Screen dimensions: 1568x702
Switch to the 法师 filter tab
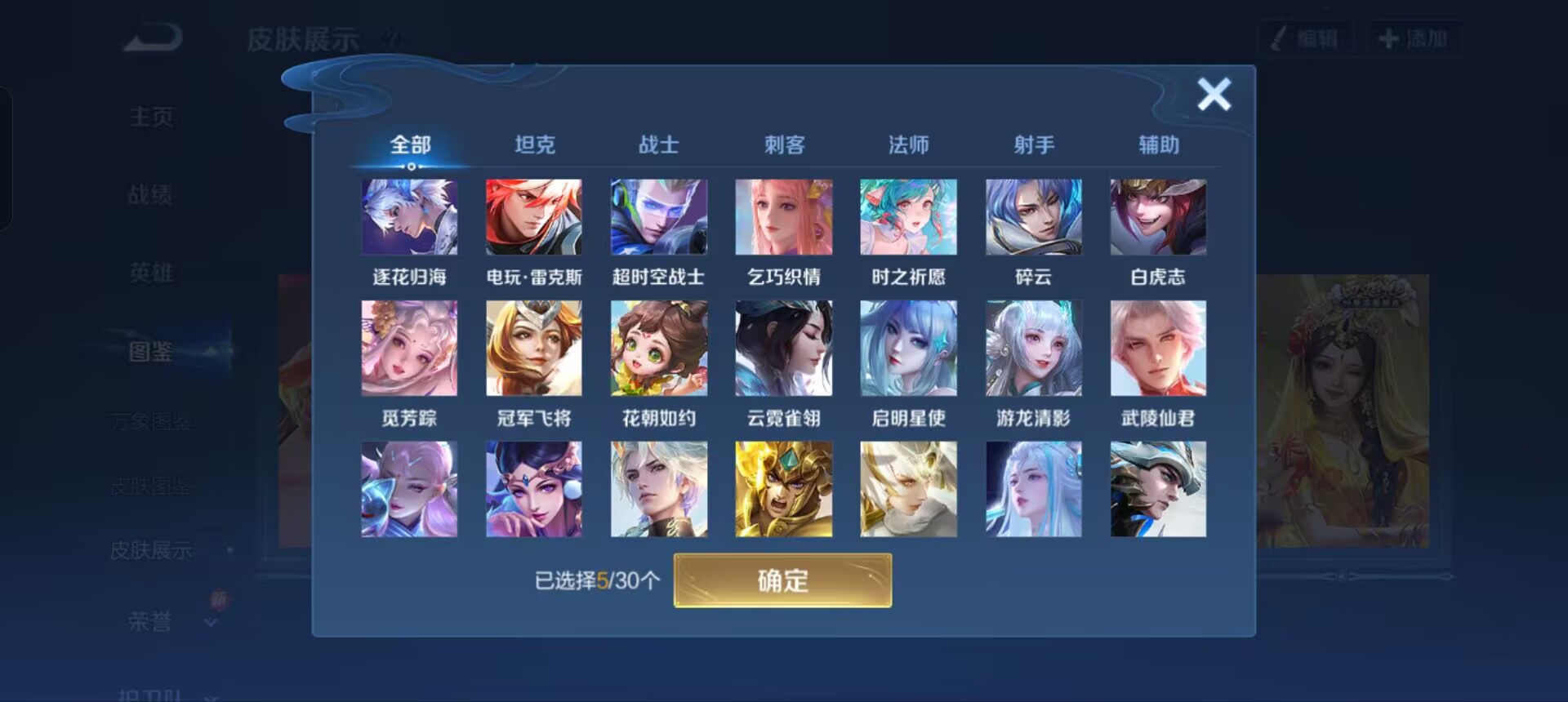click(908, 144)
